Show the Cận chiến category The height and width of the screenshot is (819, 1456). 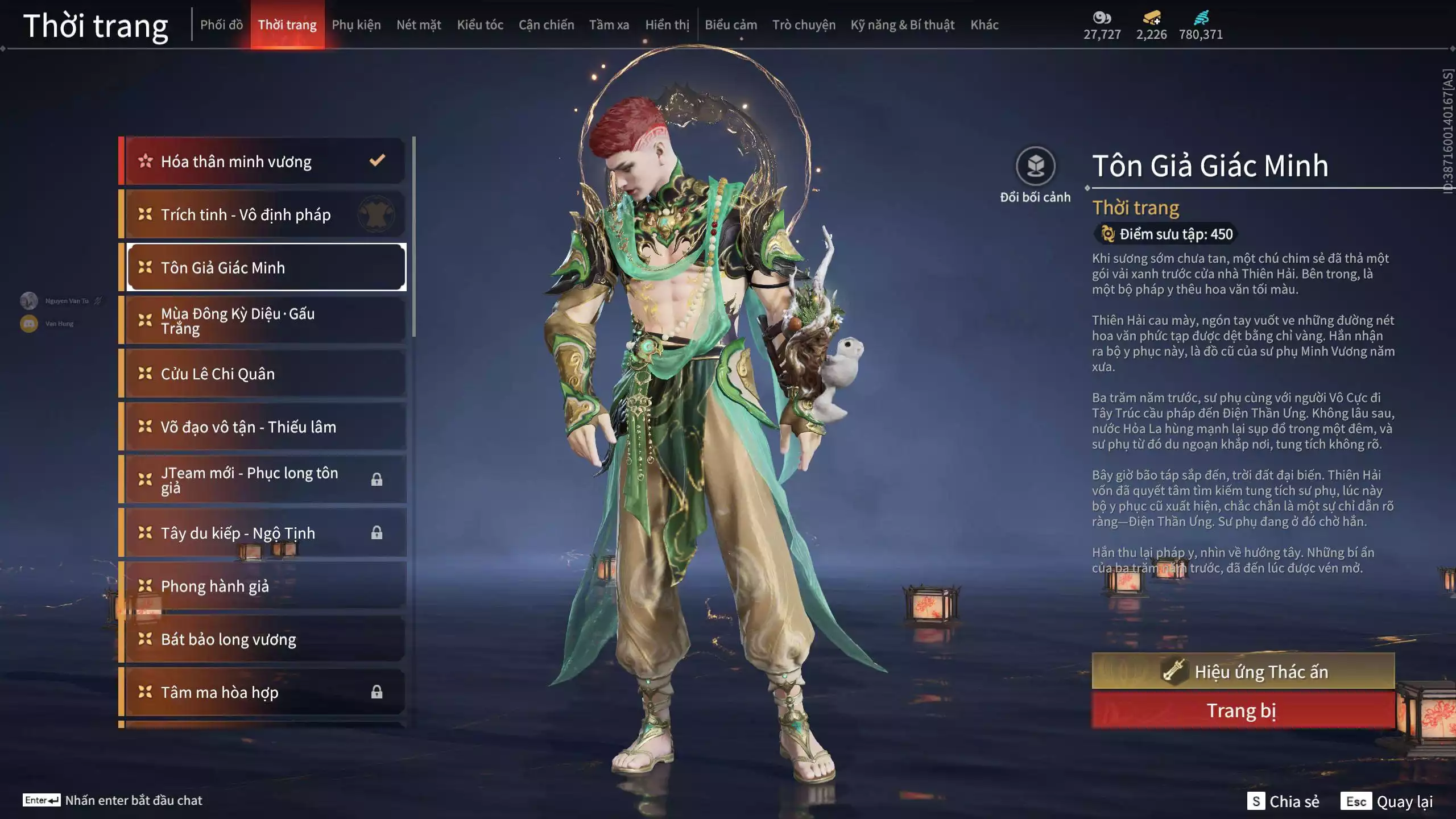tap(546, 25)
